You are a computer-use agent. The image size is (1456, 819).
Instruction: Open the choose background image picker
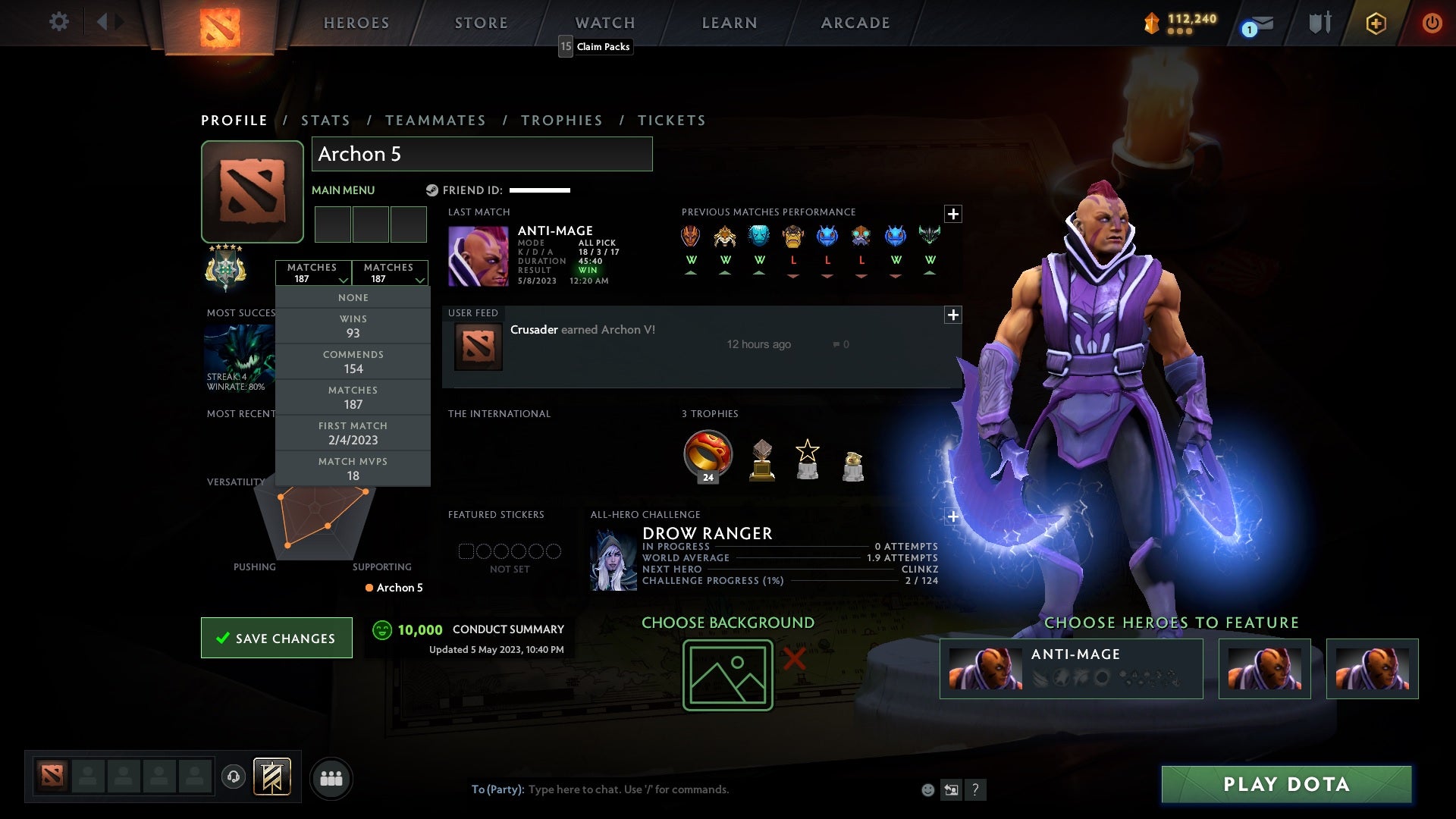727,675
